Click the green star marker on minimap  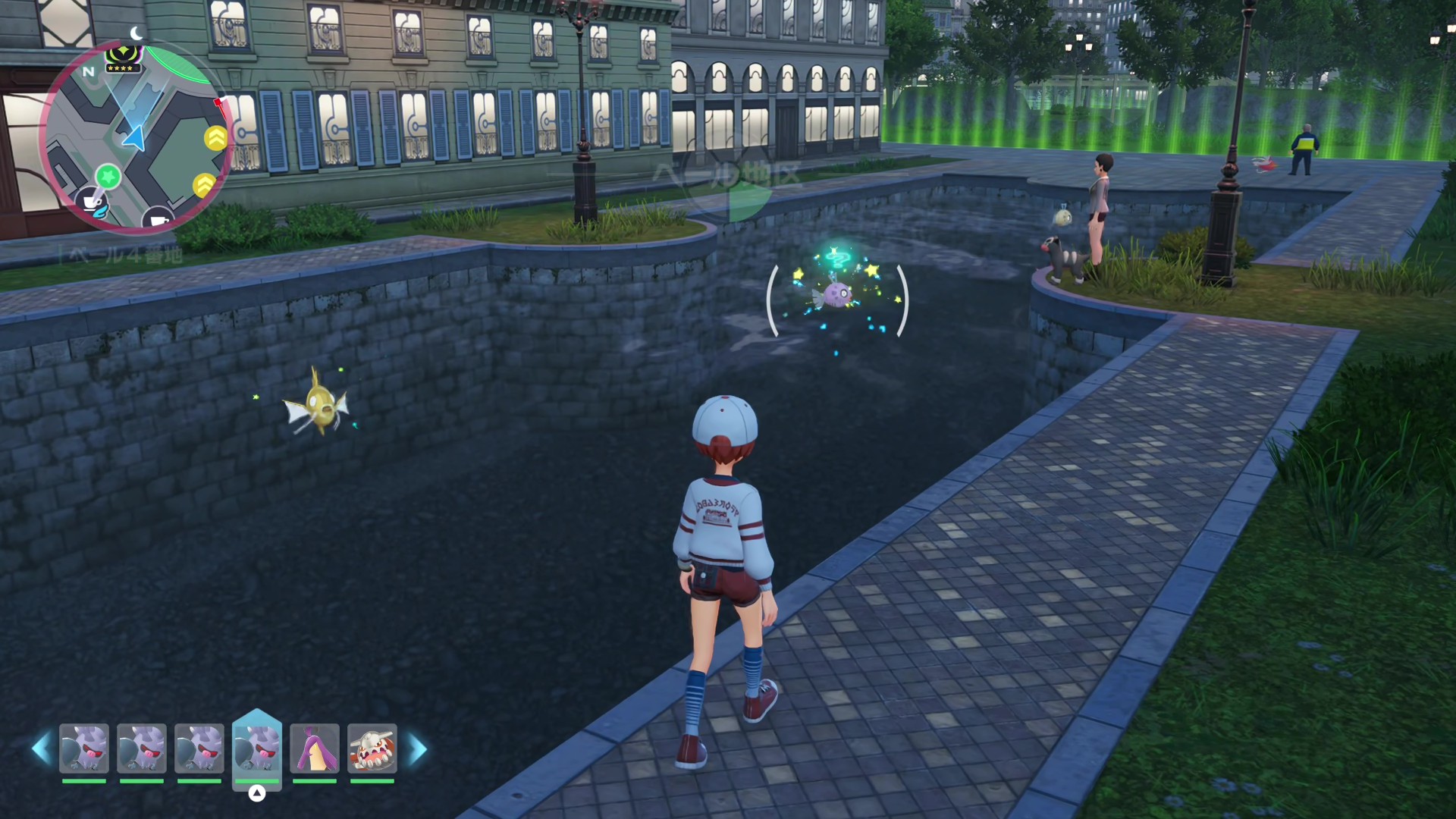108,177
